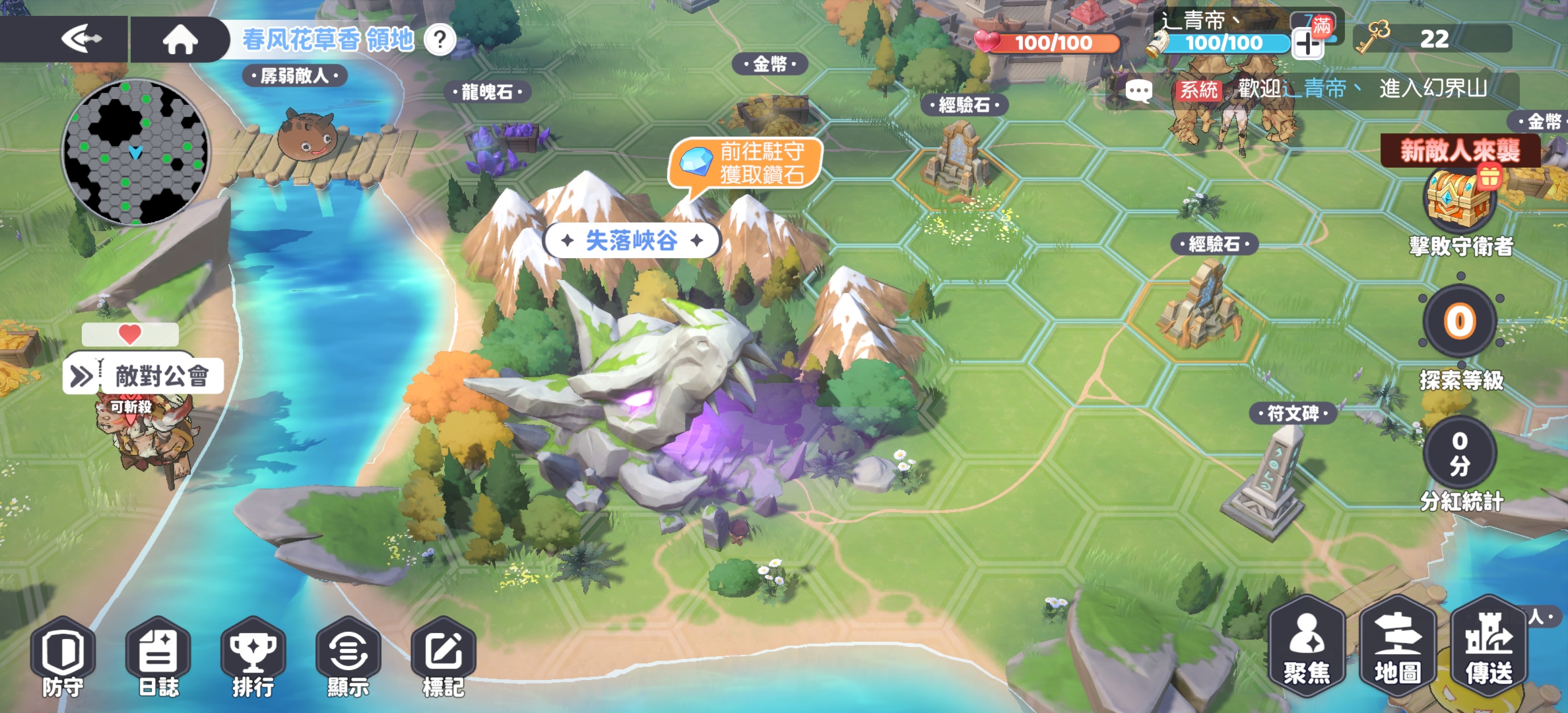Tap the circular minimap
This screenshot has width=1568, height=713.
(x=137, y=153)
